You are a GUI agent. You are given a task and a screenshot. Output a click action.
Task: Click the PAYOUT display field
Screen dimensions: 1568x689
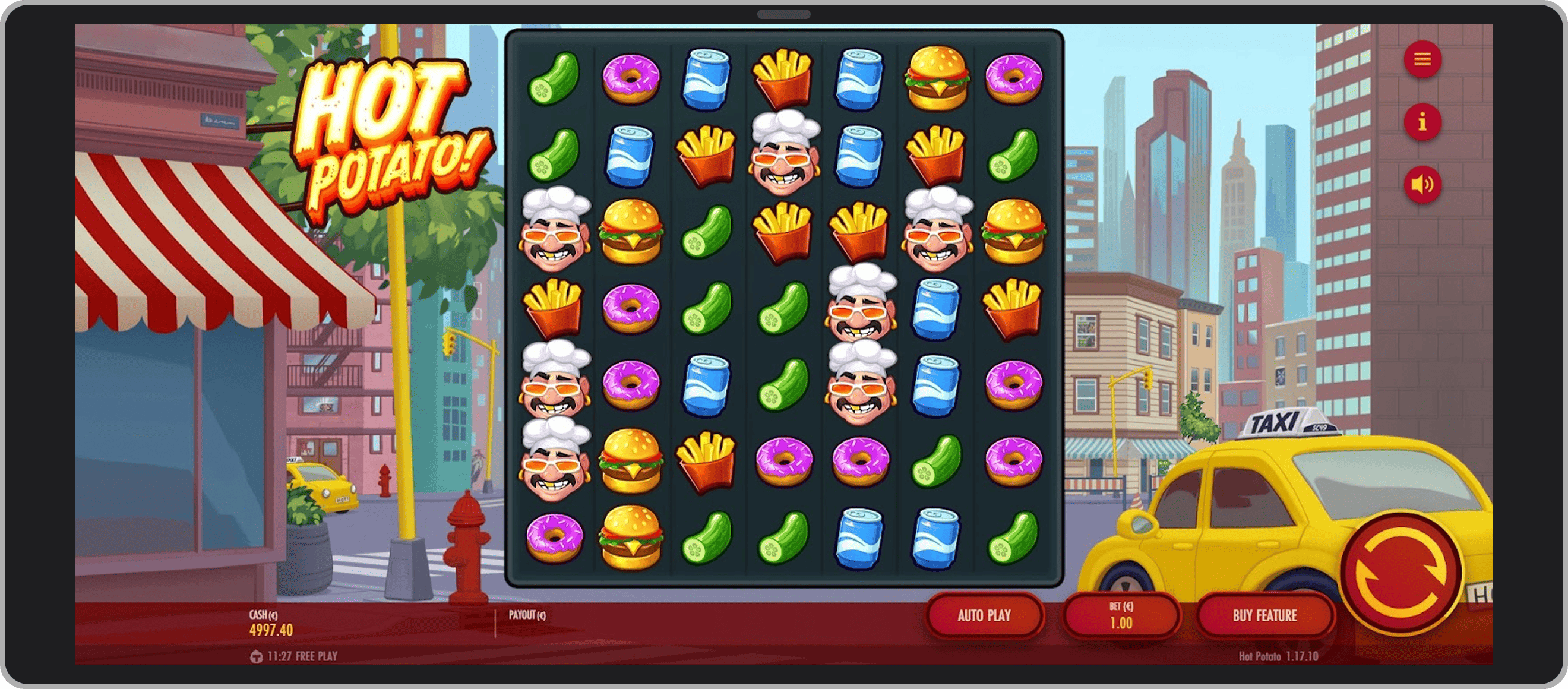click(x=530, y=615)
